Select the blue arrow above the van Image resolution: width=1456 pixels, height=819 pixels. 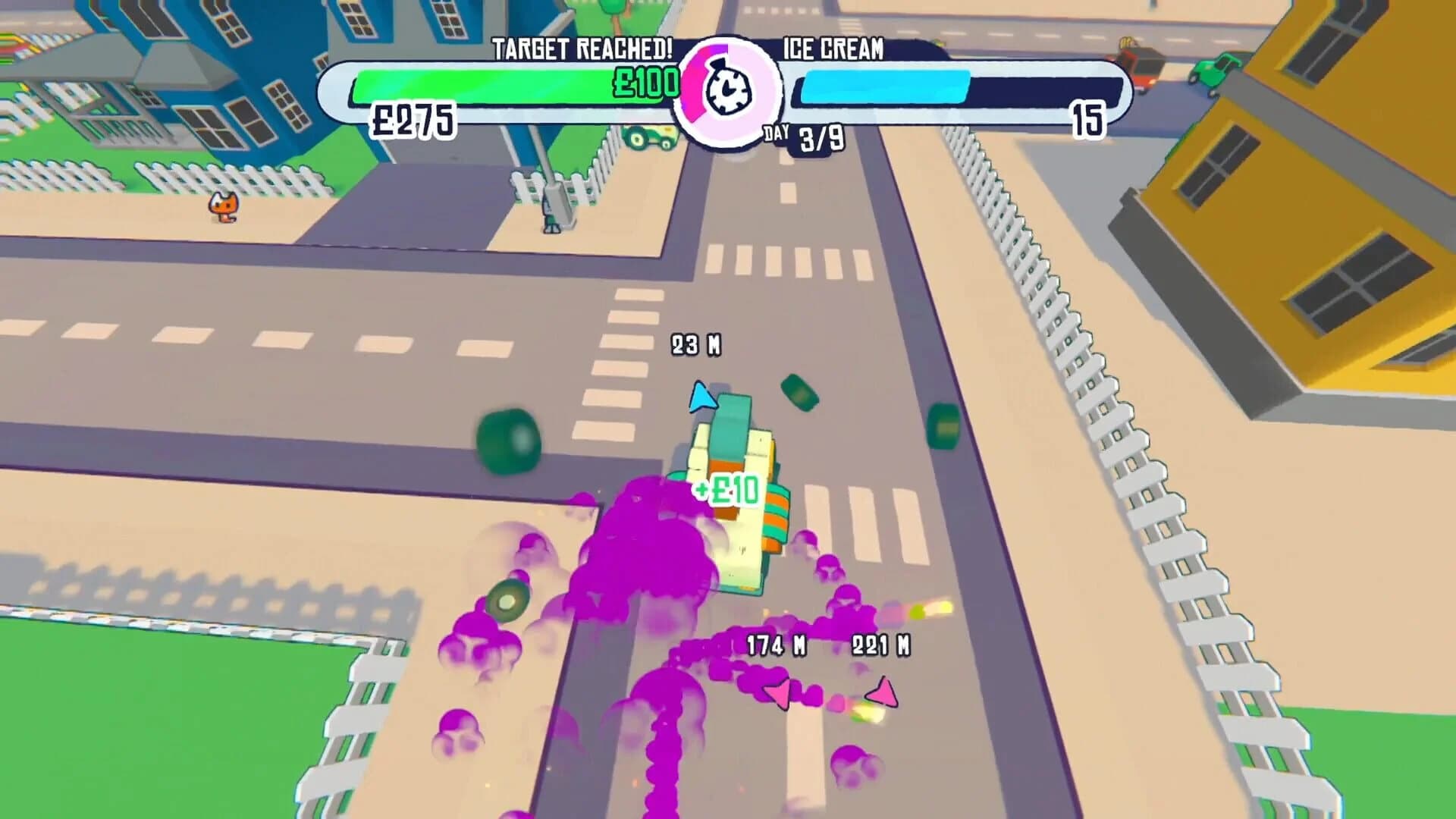pos(705,398)
